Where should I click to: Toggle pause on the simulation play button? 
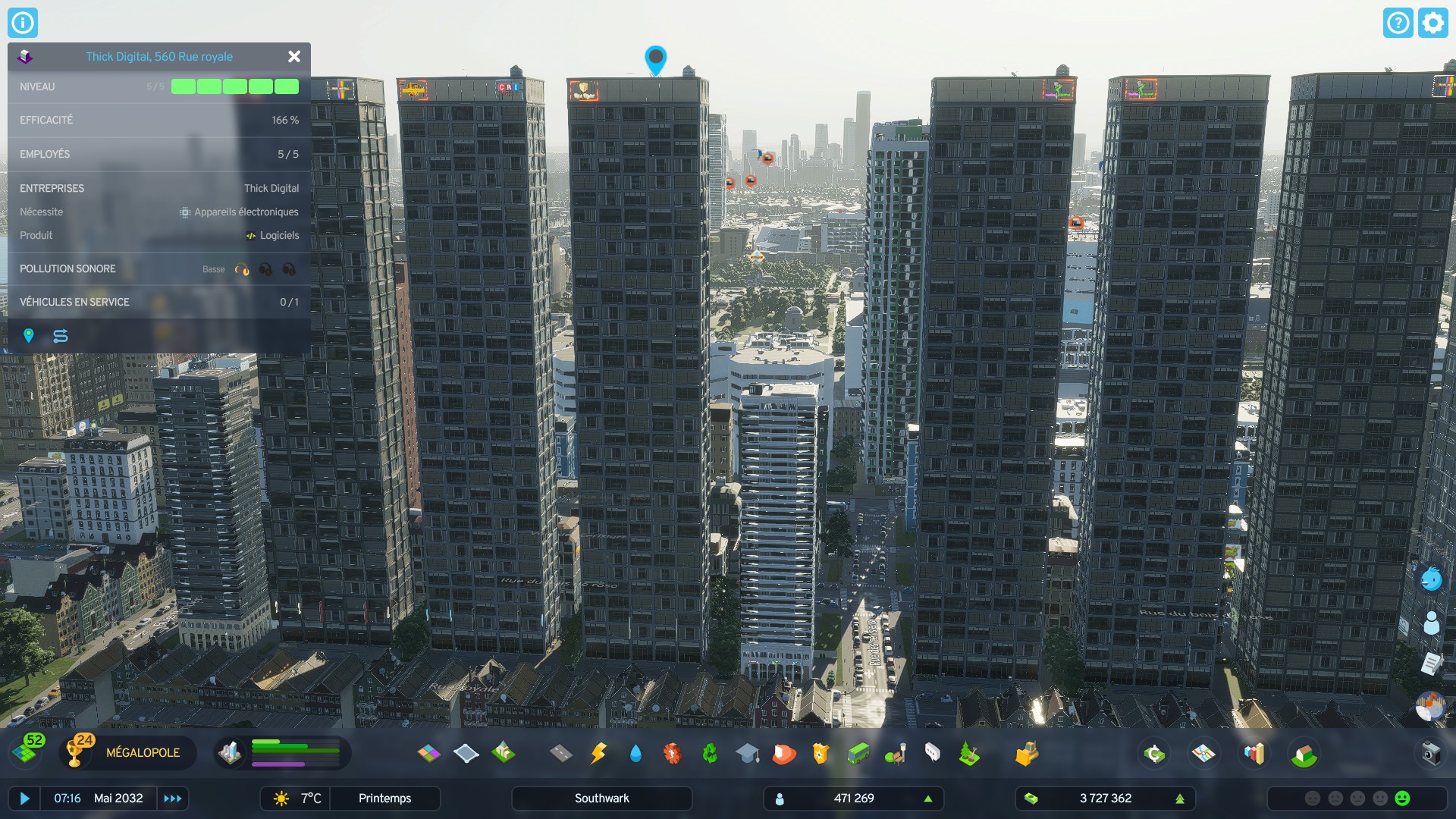[x=25, y=798]
